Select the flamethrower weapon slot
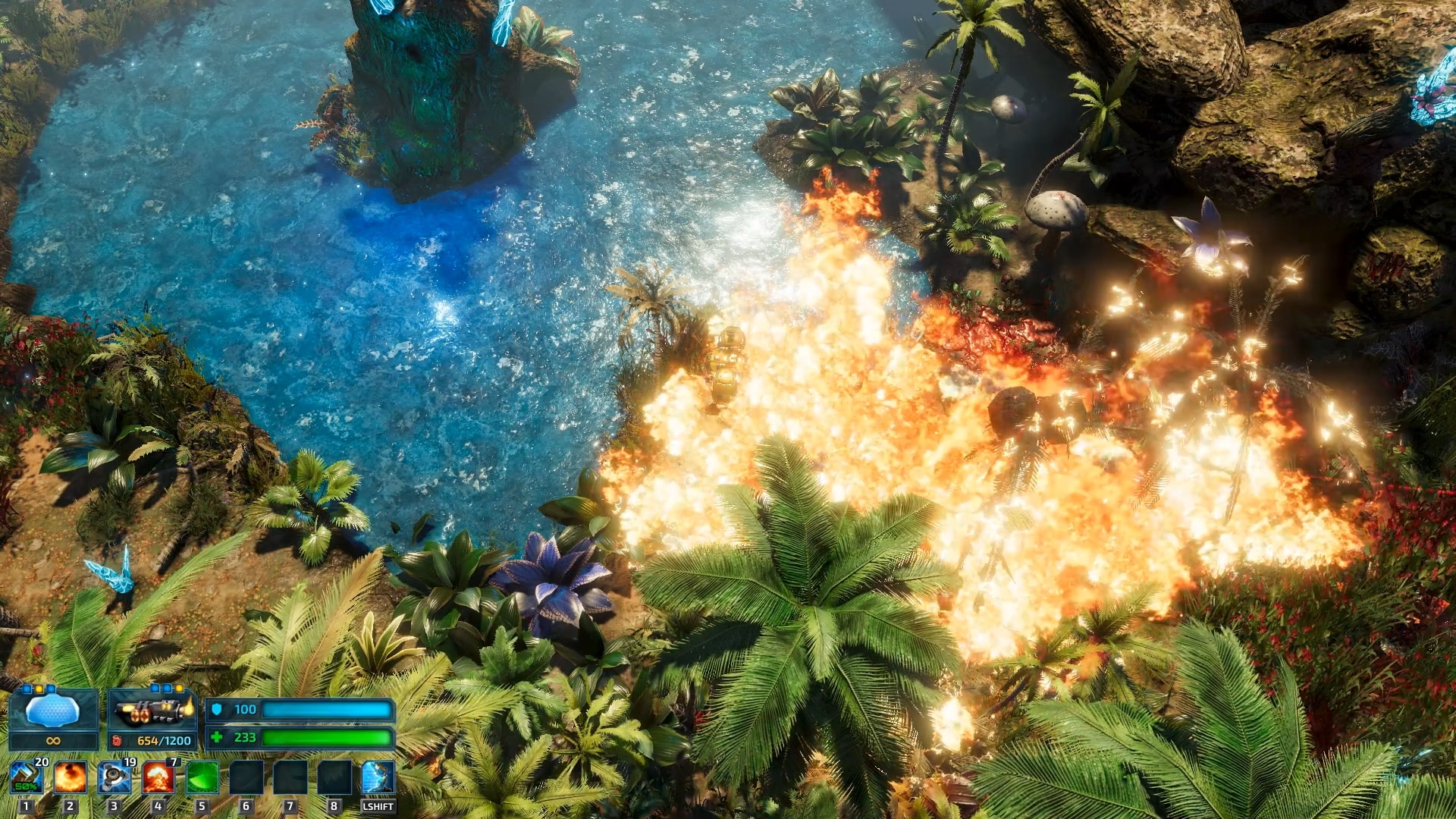This screenshot has width=1456, height=819. (x=152, y=711)
